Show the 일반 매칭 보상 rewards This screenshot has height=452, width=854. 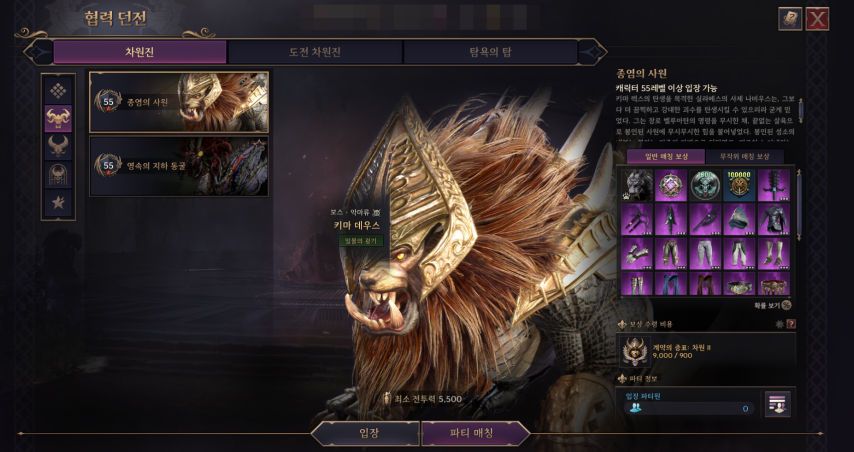[666, 156]
